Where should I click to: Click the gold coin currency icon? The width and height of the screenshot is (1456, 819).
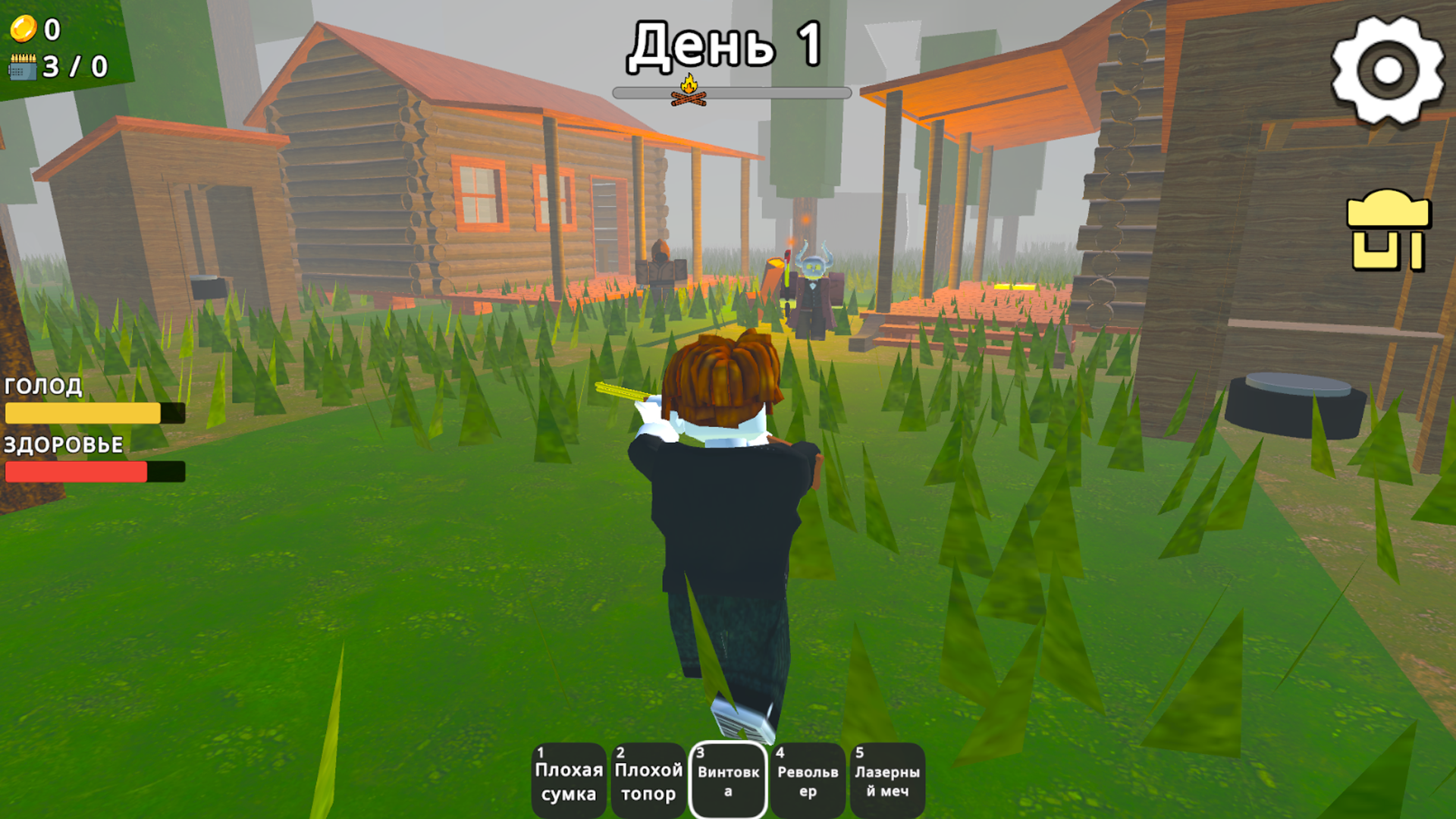pyautogui.click(x=23, y=30)
